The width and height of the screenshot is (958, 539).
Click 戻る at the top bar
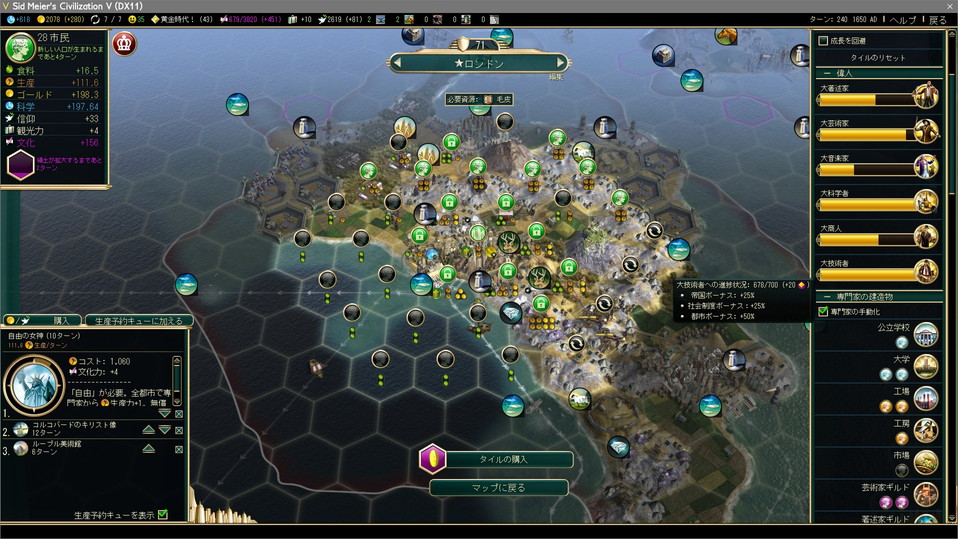tap(937, 19)
